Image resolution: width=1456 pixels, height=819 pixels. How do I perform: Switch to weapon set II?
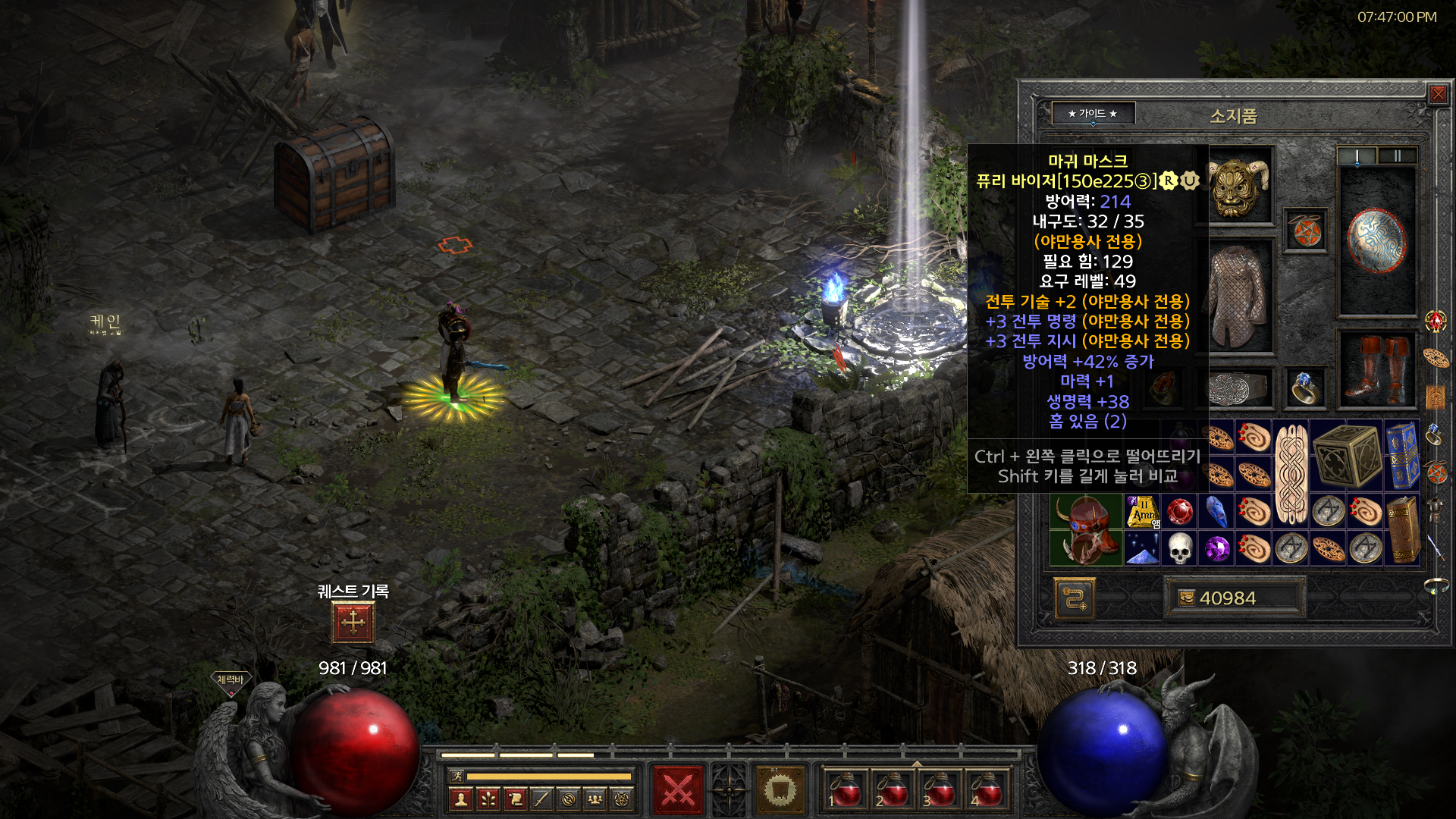pyautogui.click(x=1396, y=156)
